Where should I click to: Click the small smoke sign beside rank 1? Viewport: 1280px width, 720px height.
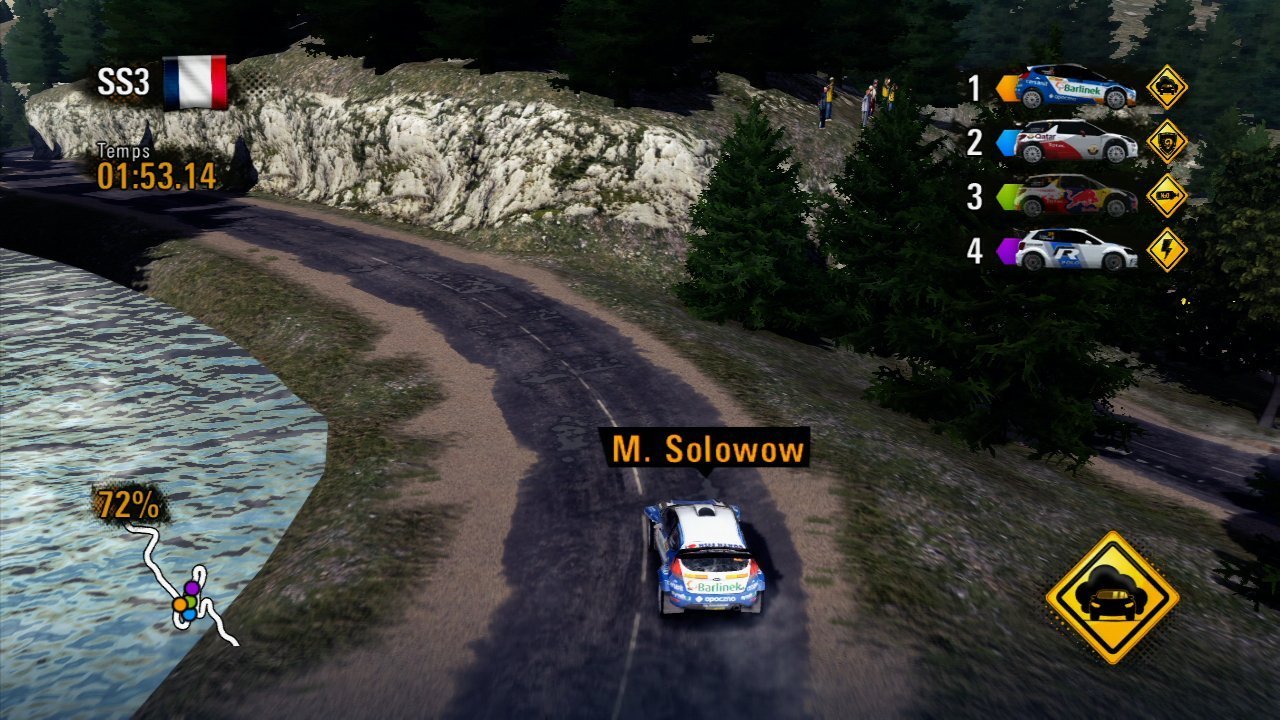coord(1167,87)
